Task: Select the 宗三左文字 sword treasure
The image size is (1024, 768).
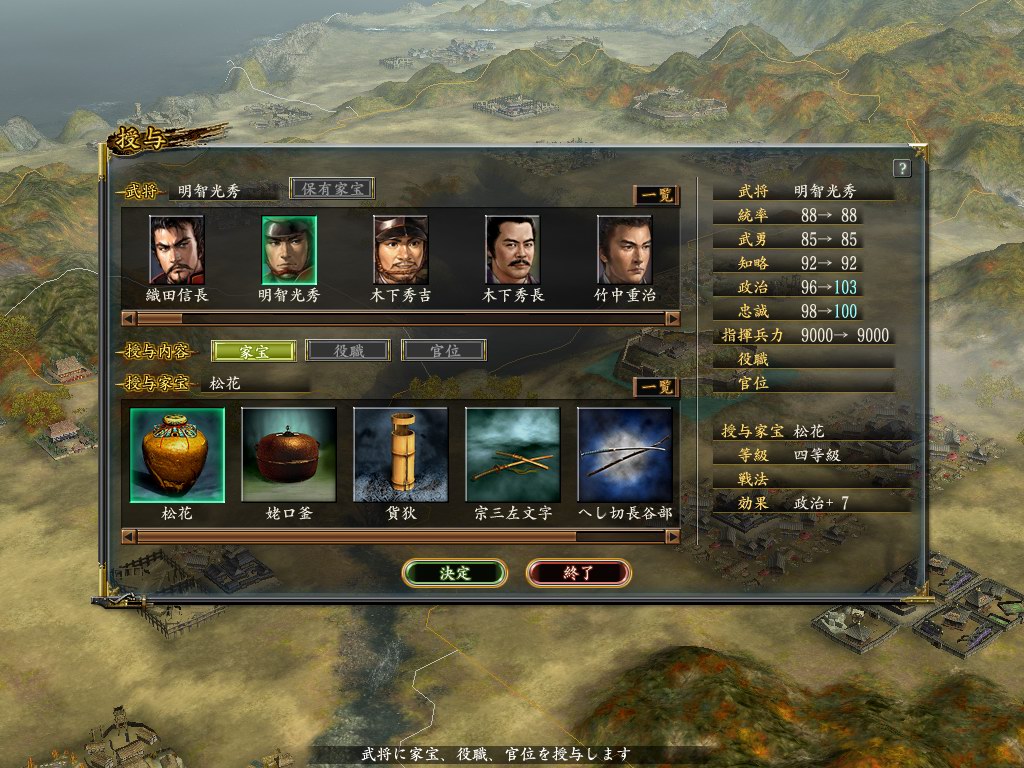Action: click(513, 455)
